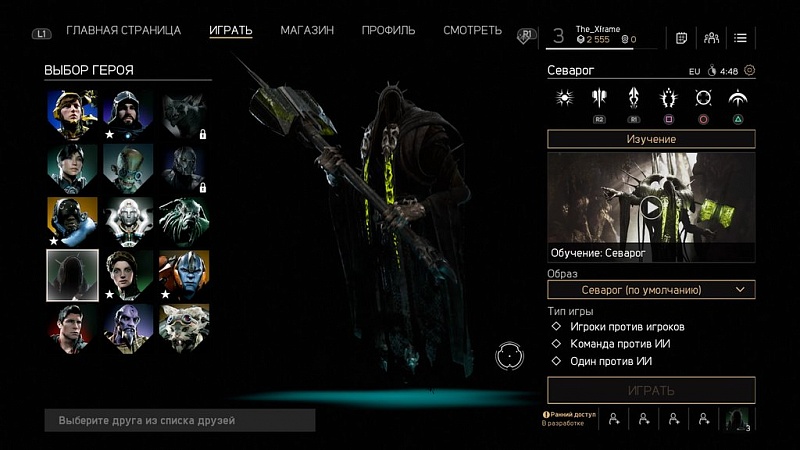The width and height of the screenshot is (800, 450).
Task: Play the Обучение: Севарог tutorial video
Action: (651, 207)
